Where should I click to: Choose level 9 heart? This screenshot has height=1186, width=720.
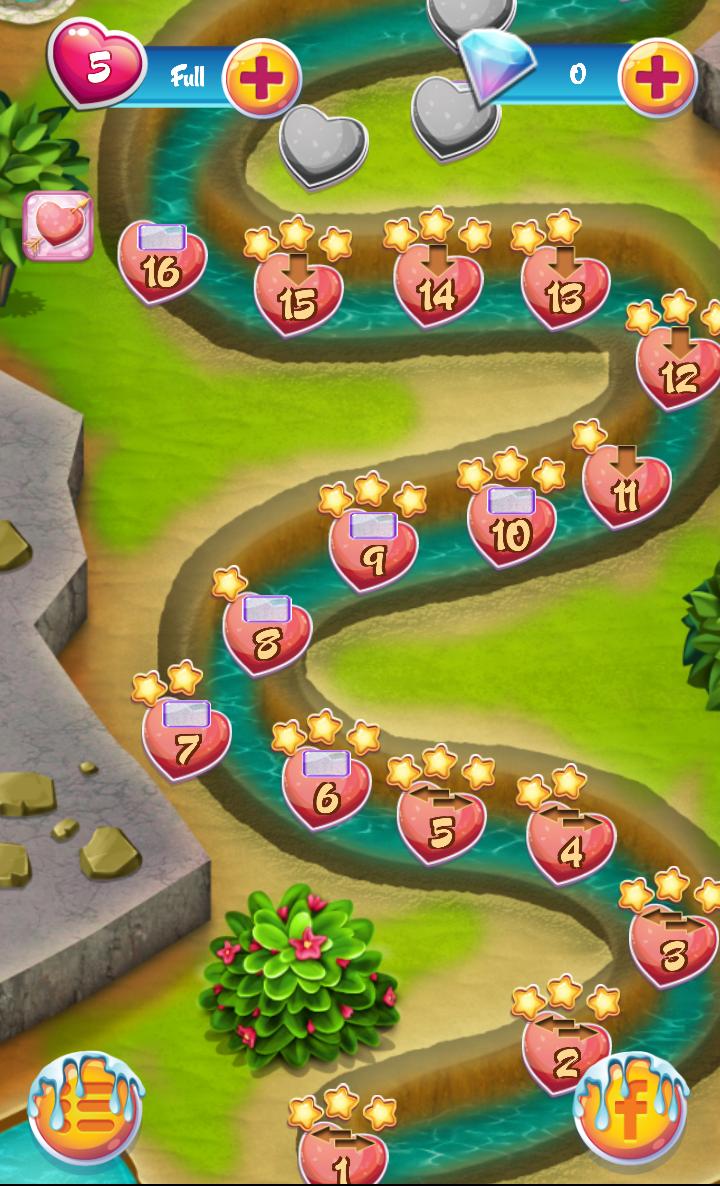pos(373,552)
